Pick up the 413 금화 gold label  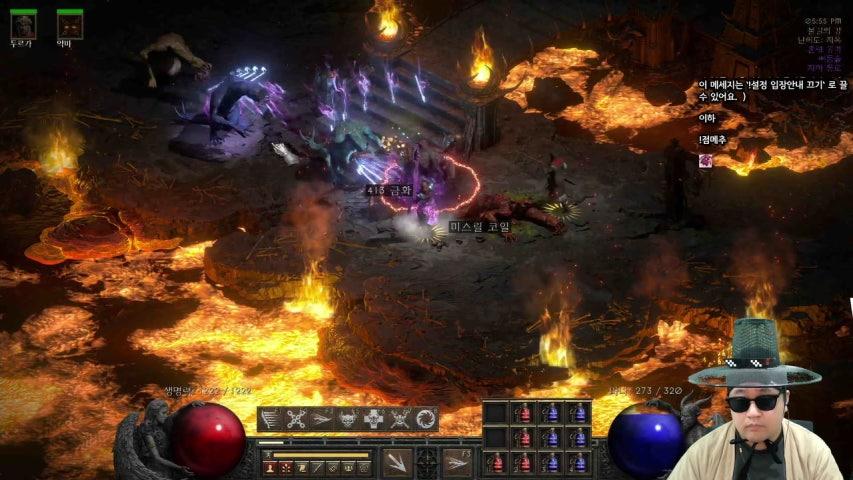(x=387, y=187)
